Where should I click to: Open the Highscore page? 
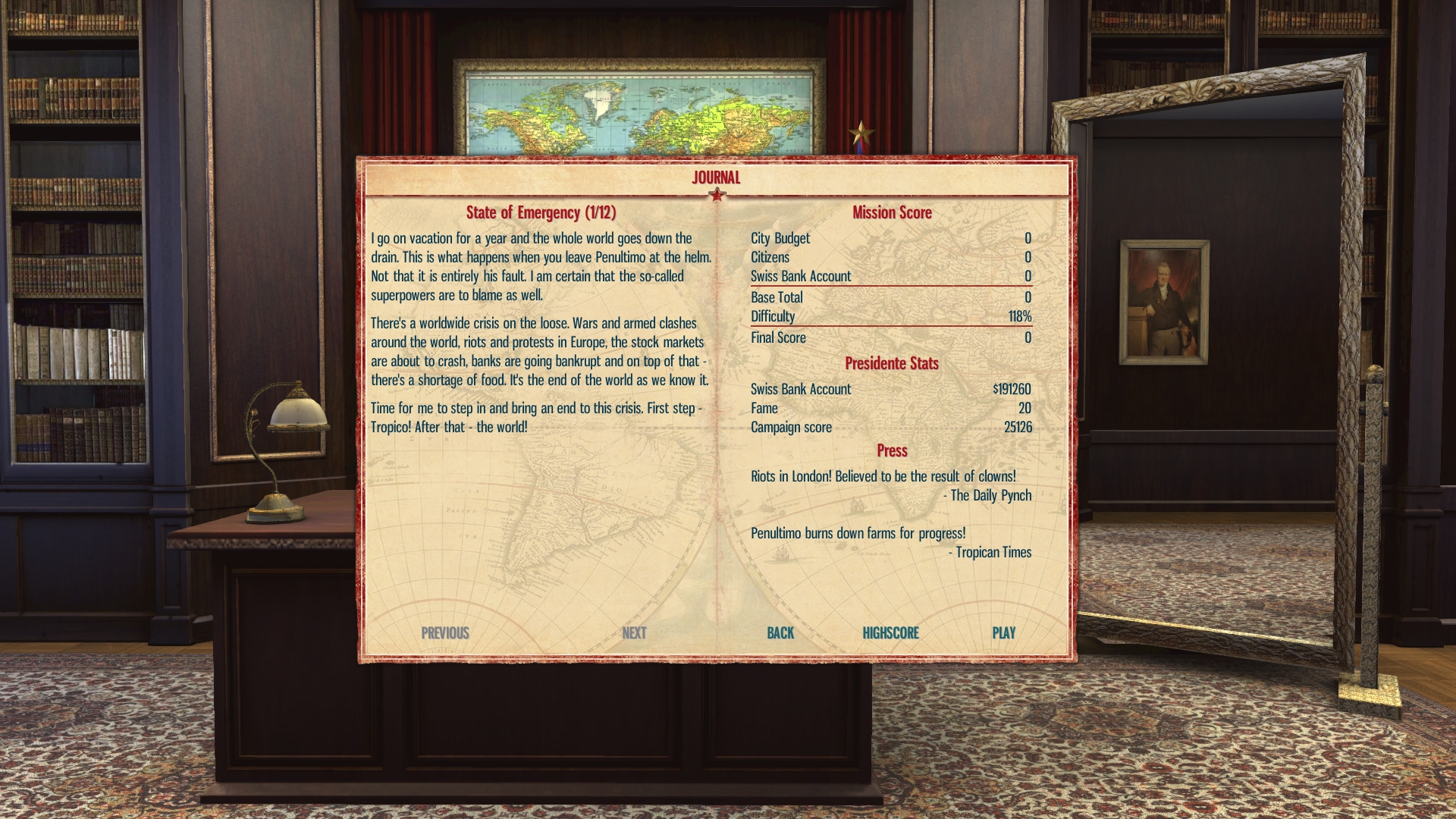(890, 632)
